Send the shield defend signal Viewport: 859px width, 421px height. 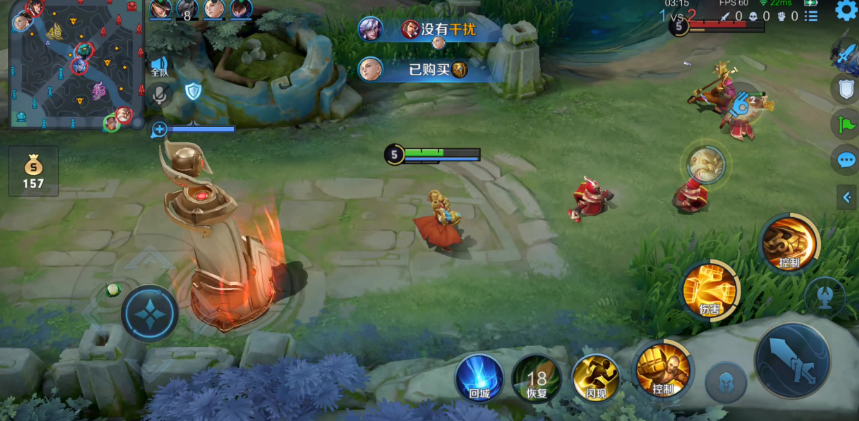click(x=846, y=90)
